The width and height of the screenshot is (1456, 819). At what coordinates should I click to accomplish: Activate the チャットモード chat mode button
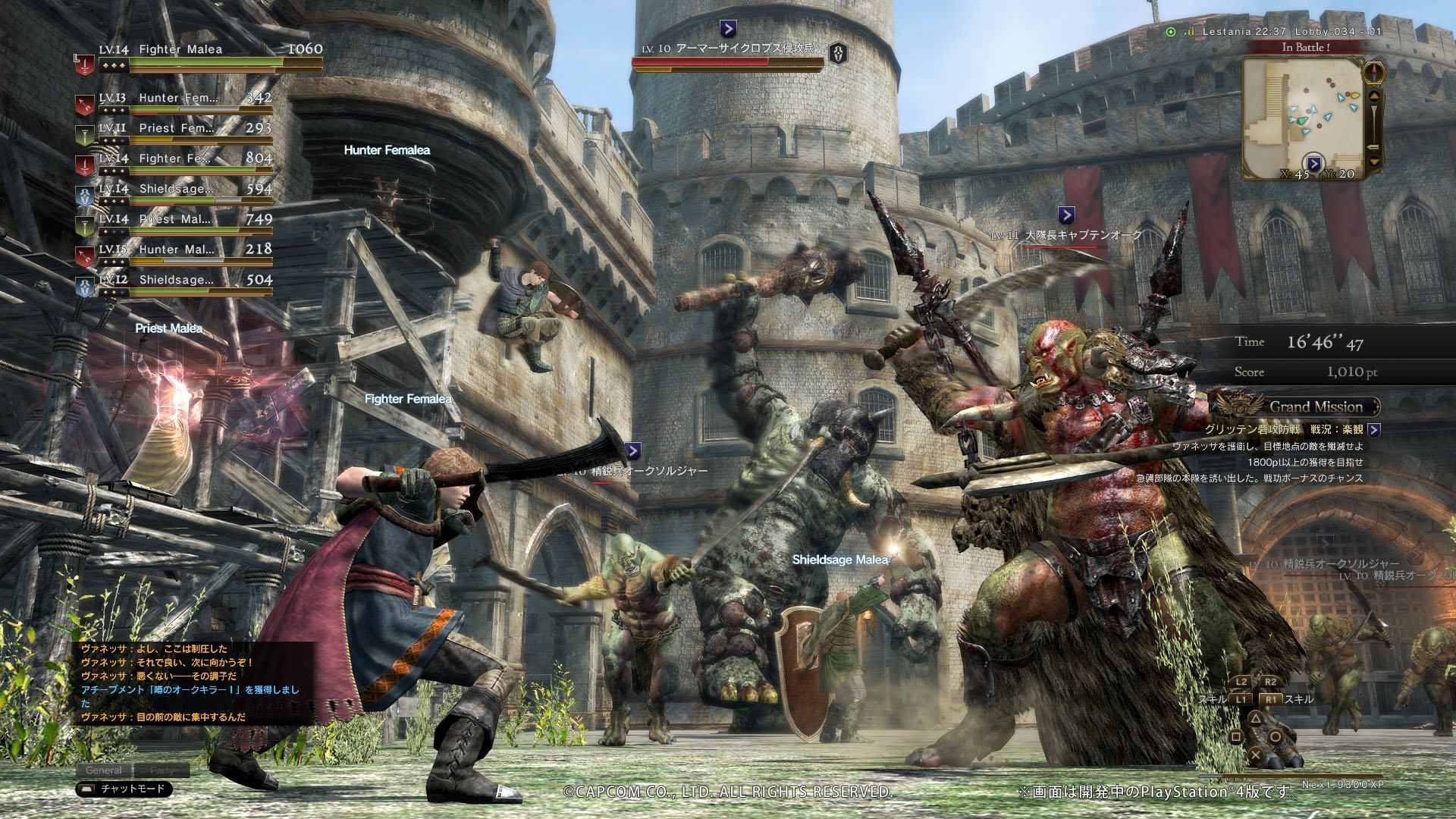tap(124, 789)
